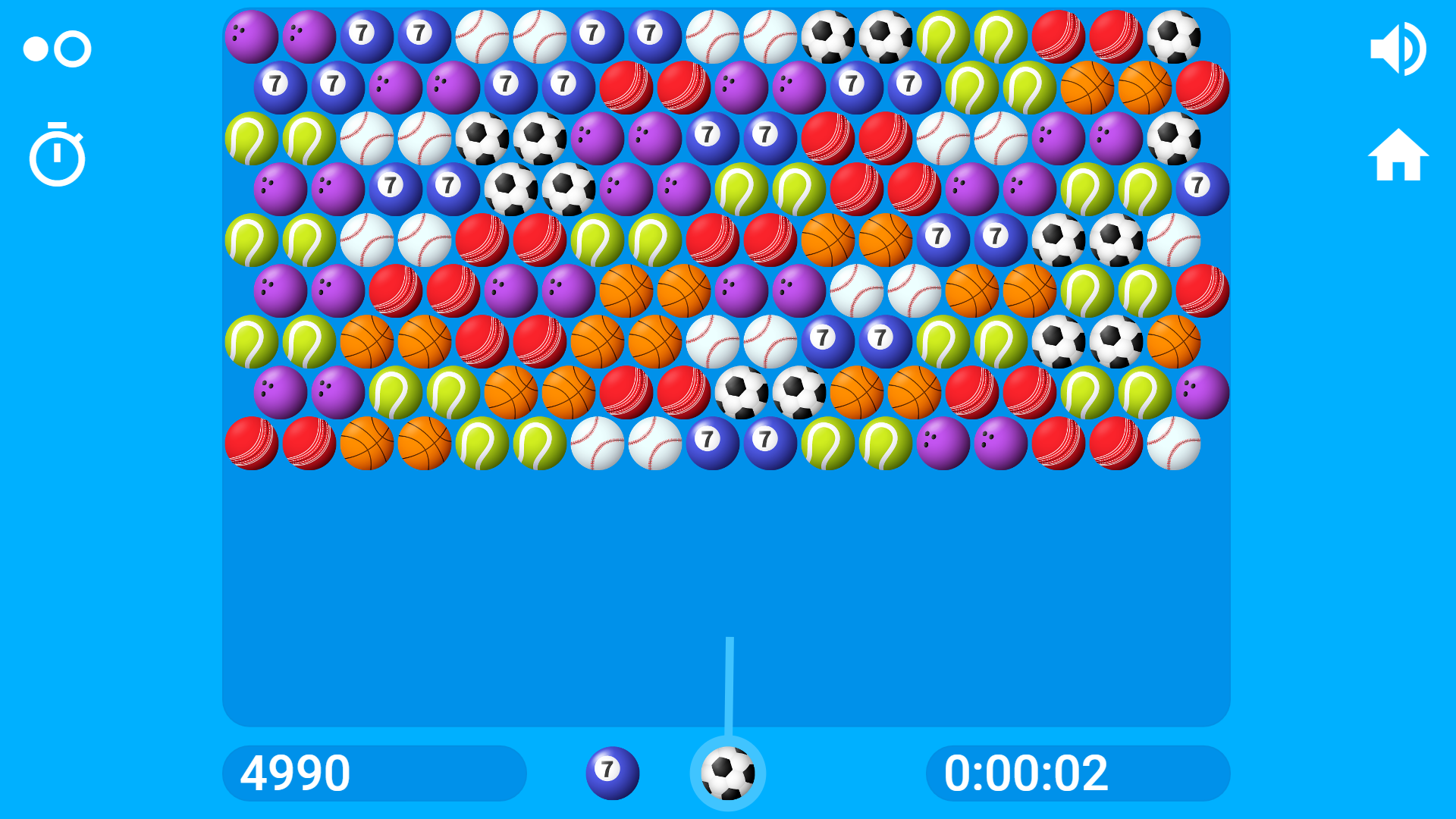Toggle sound off with the speaker icon

pos(1399,48)
